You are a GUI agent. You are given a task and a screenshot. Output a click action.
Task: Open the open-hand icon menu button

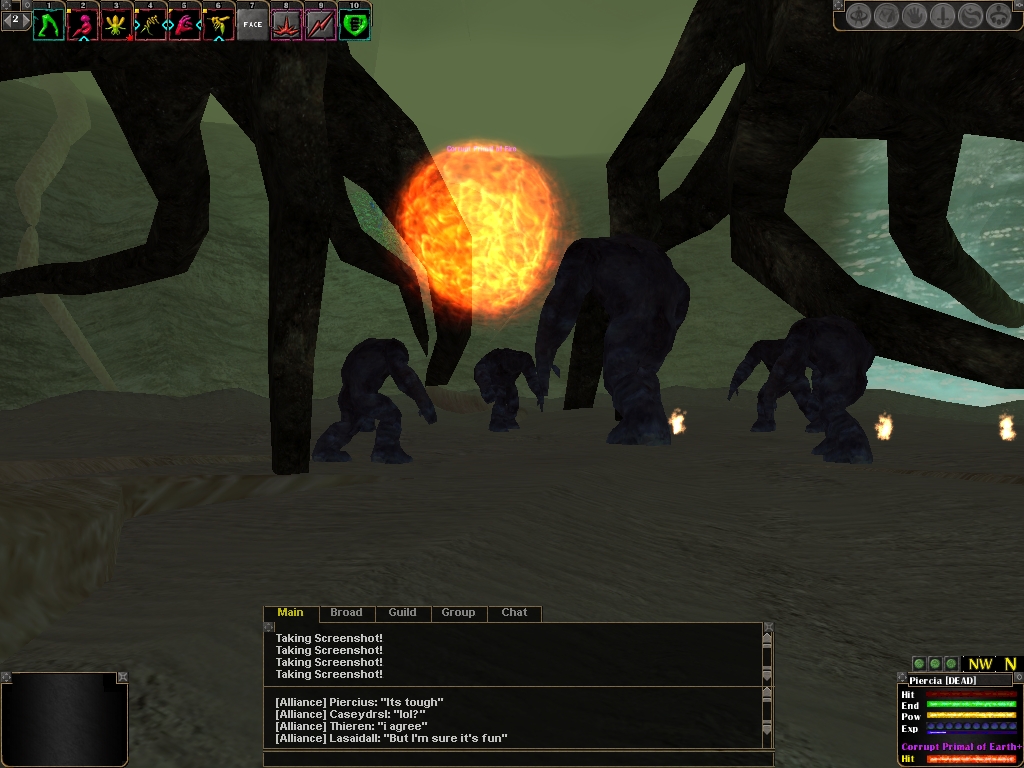[x=915, y=16]
